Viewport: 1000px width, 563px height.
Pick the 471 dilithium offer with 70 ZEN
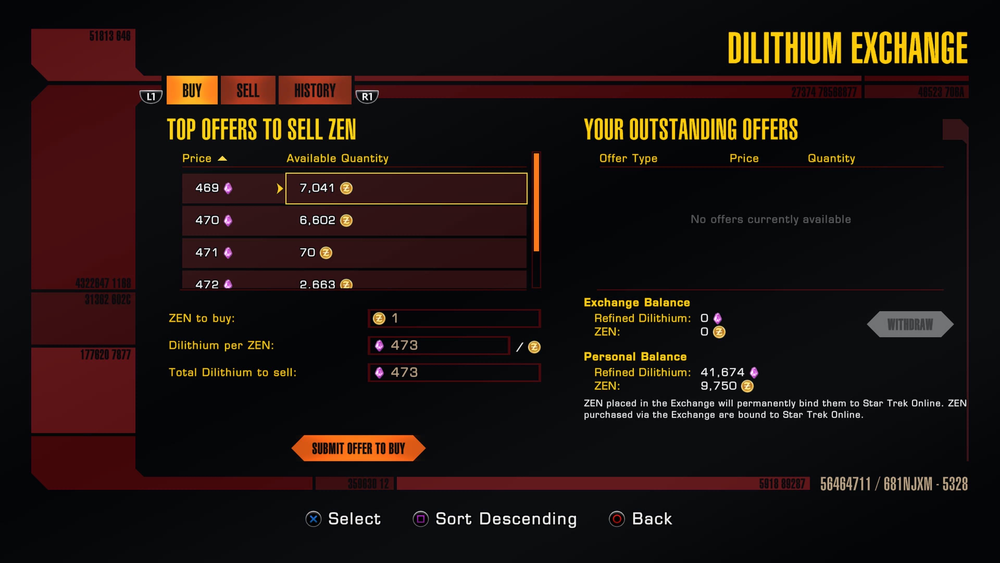click(354, 253)
